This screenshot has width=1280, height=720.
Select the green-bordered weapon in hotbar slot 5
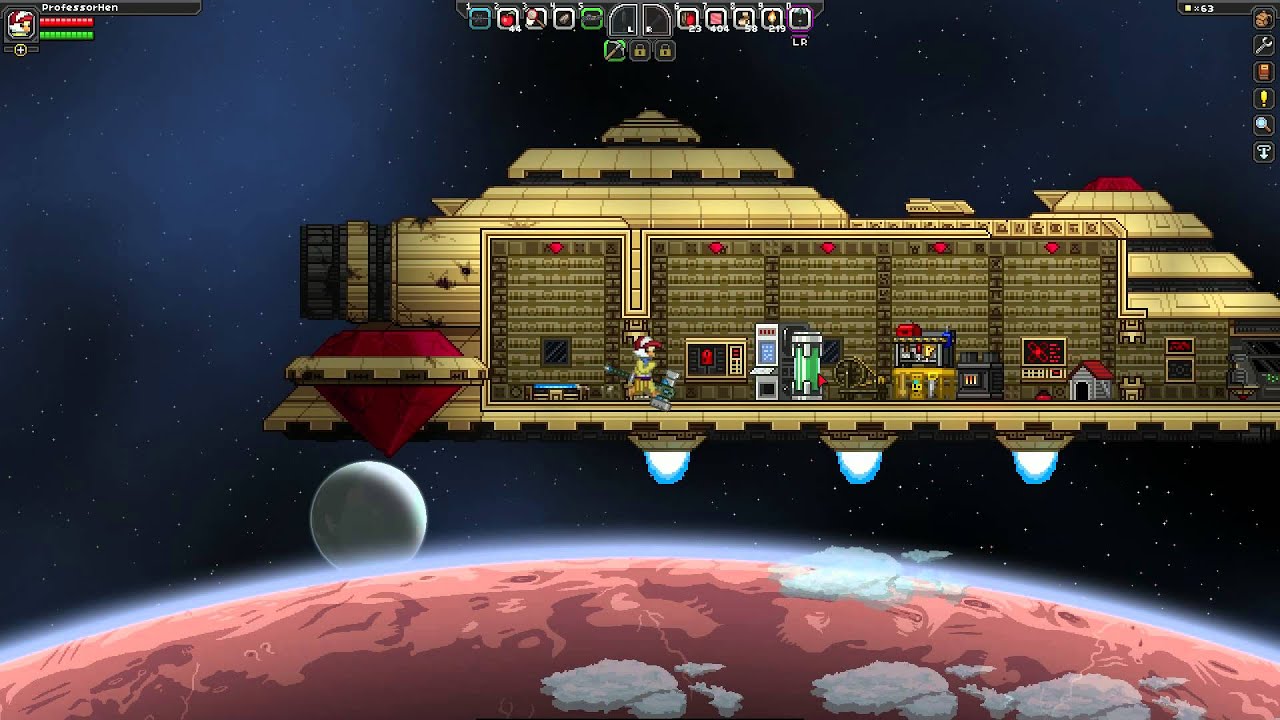pyautogui.click(x=592, y=18)
